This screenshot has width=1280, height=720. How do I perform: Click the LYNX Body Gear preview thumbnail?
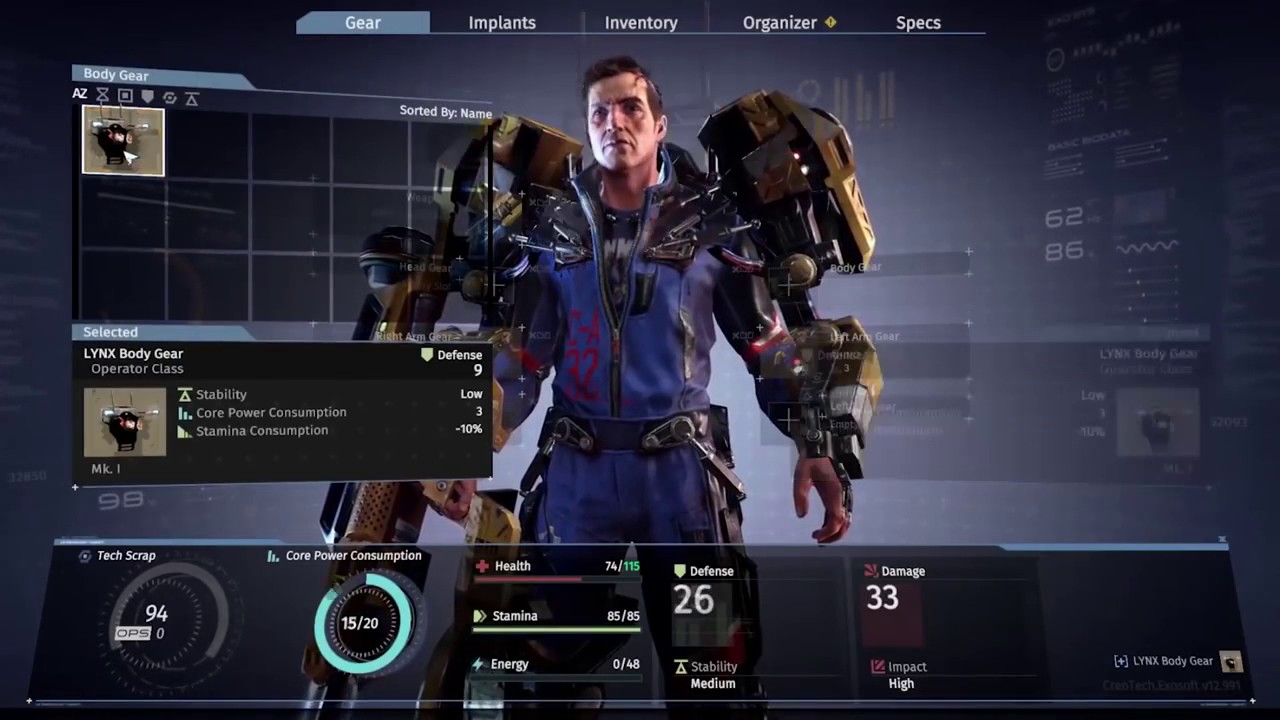(x=125, y=422)
